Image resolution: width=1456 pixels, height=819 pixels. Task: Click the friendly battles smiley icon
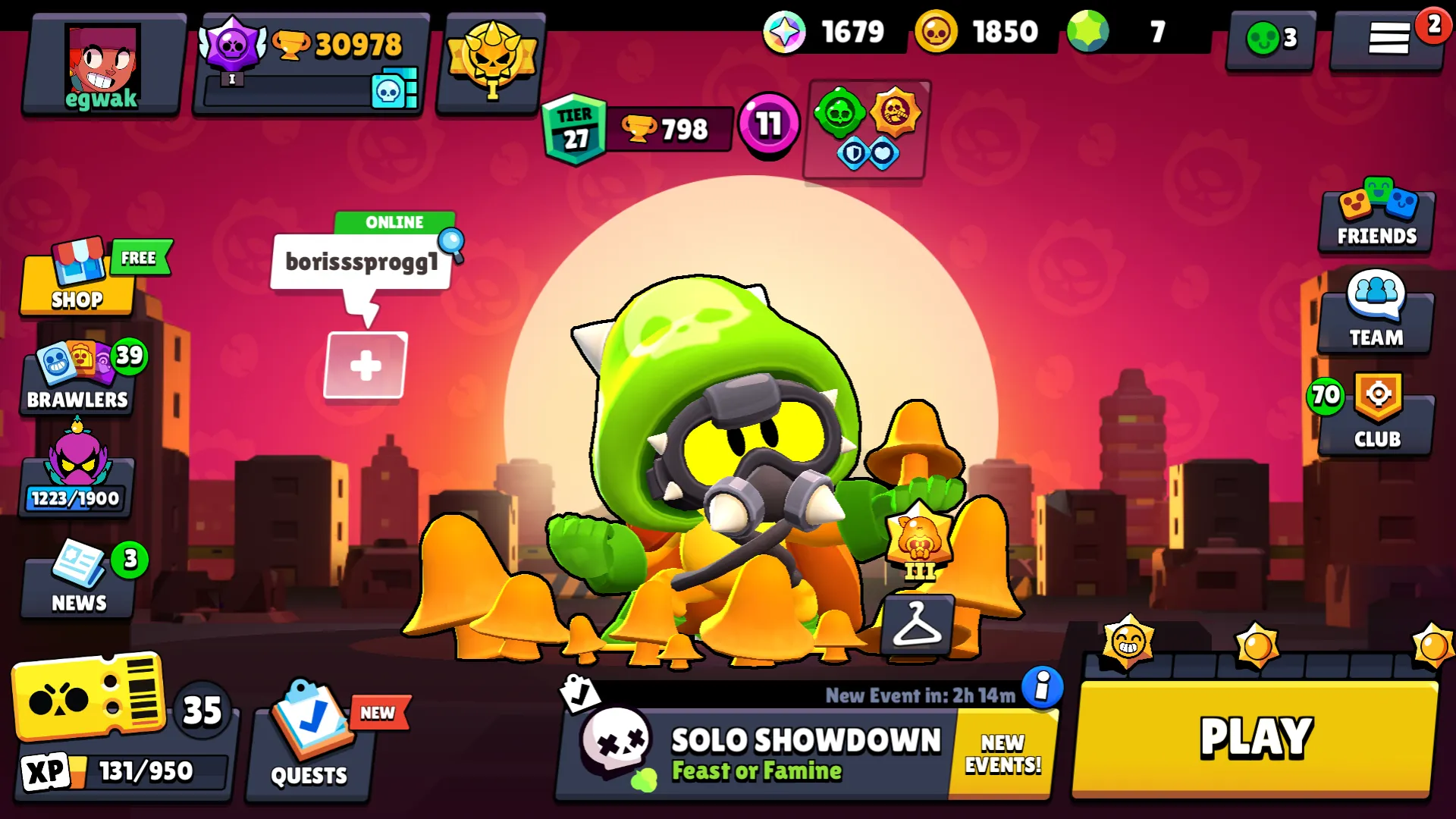coord(1269,36)
